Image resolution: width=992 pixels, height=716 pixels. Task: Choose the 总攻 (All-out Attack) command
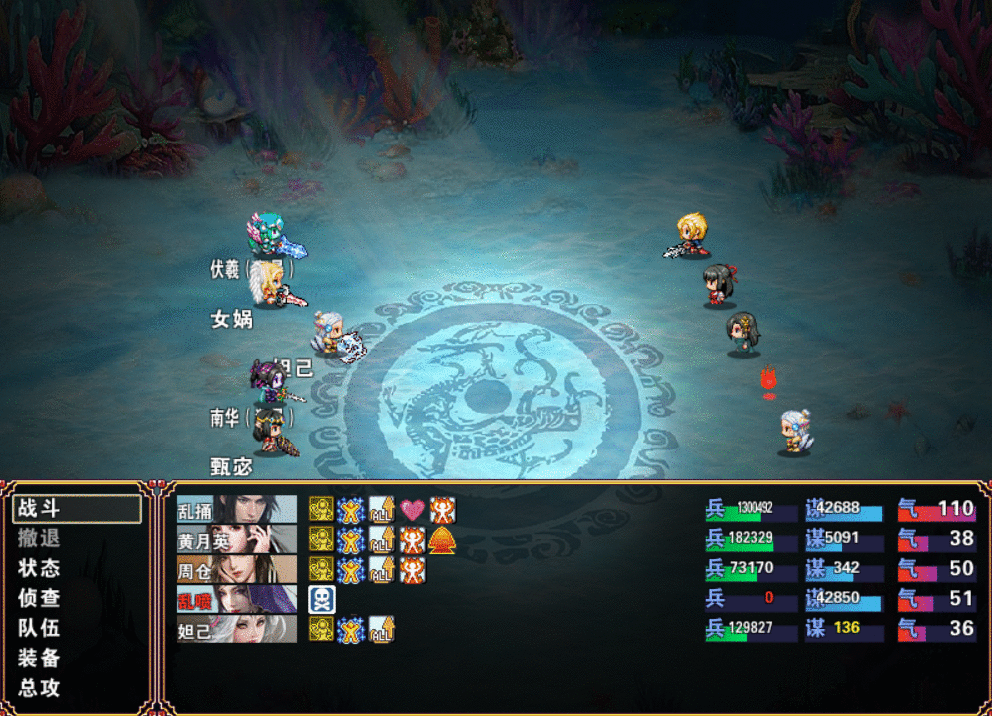tap(39, 688)
